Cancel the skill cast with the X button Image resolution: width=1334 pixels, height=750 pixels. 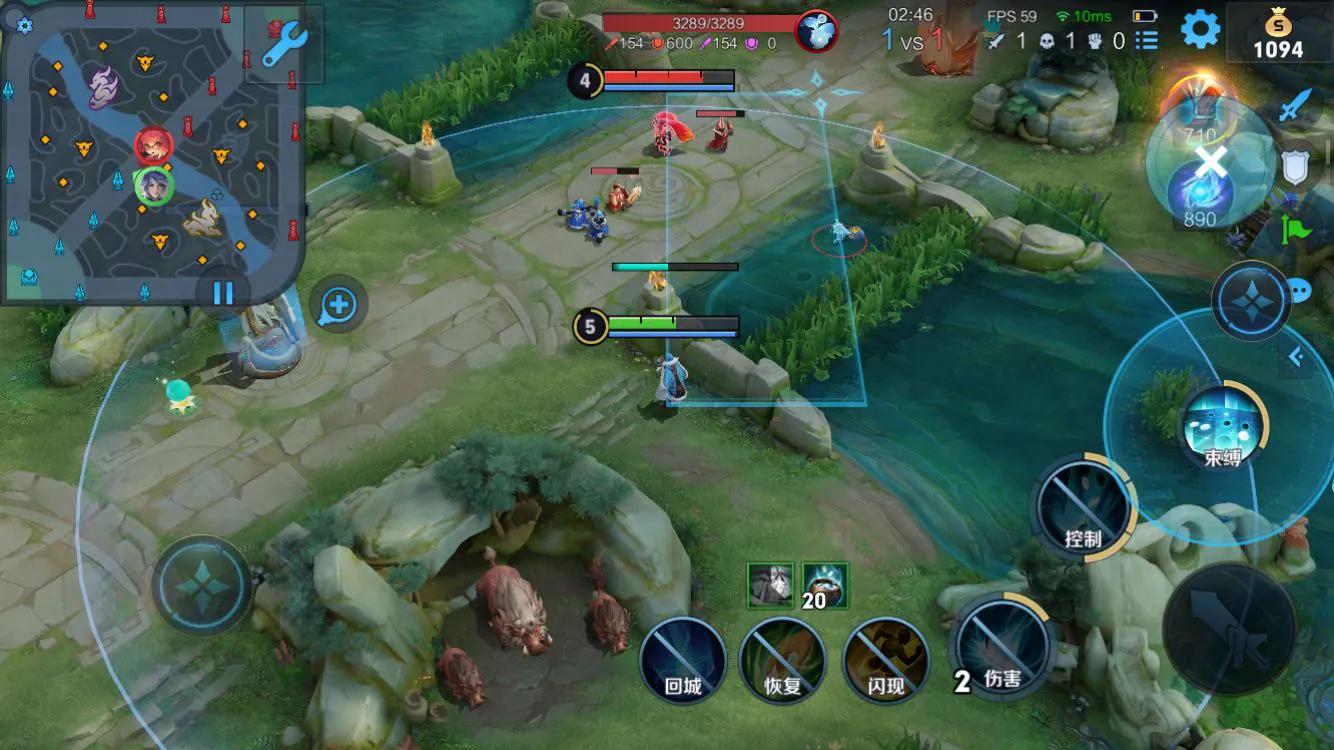click(1211, 162)
